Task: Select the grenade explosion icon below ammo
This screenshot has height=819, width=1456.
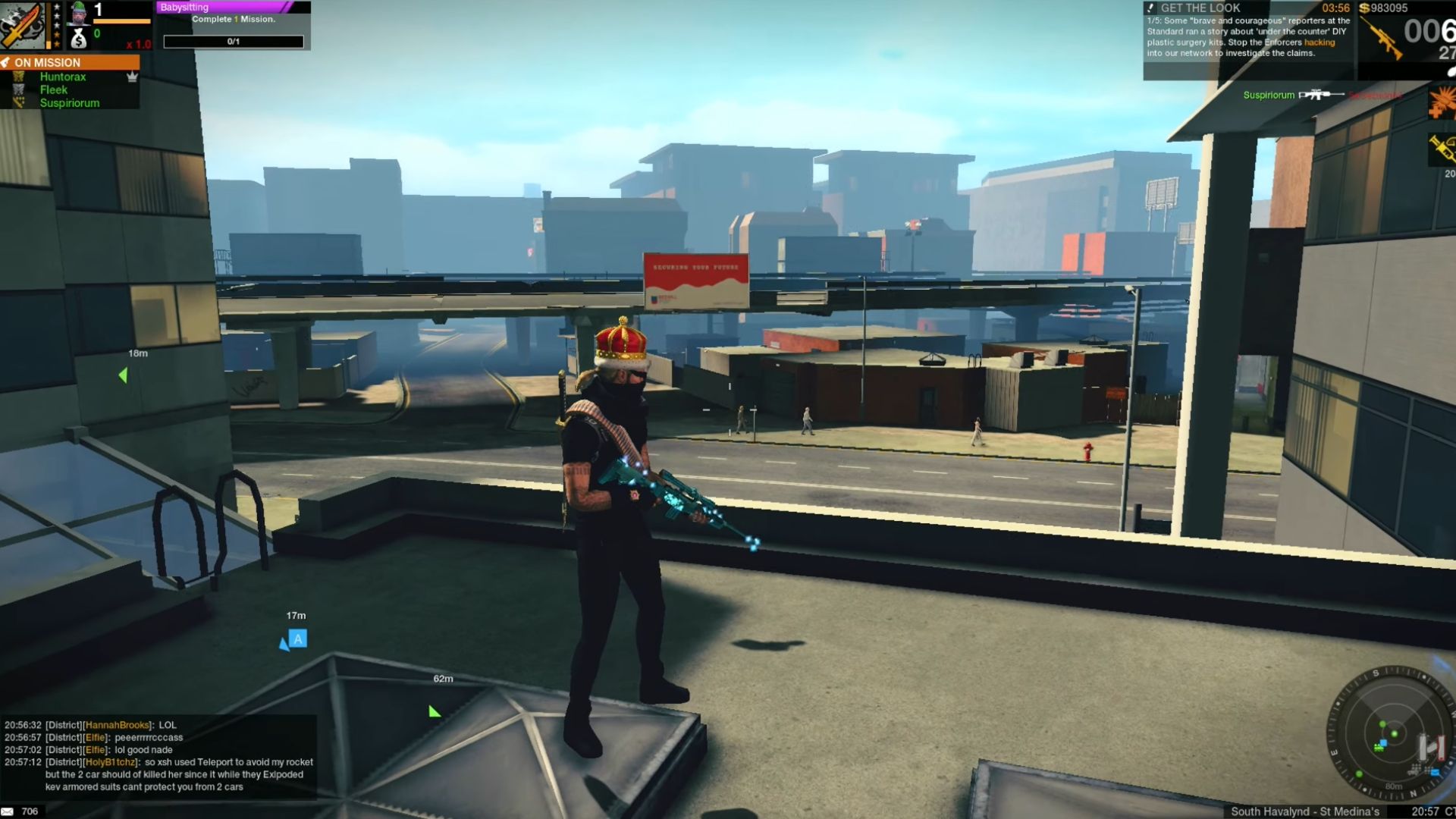Action: click(x=1441, y=102)
